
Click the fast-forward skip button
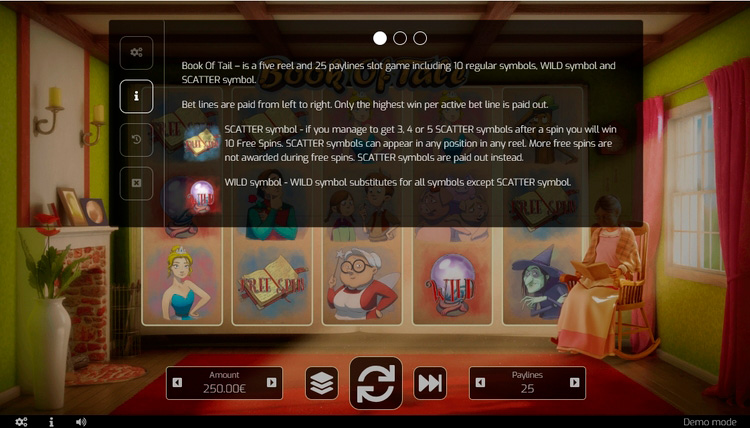430,383
